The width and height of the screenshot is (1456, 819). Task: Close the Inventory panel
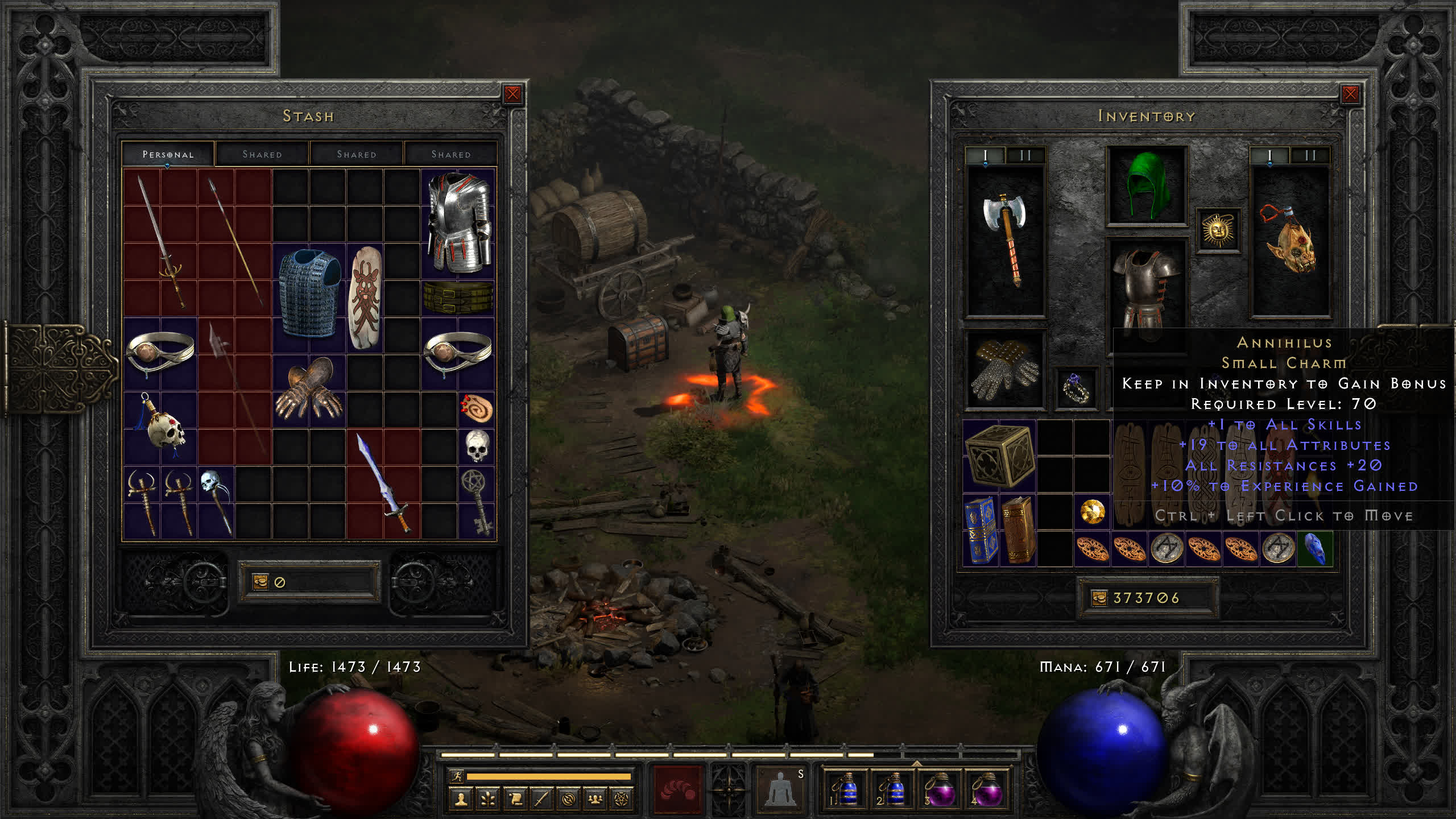(1350, 94)
